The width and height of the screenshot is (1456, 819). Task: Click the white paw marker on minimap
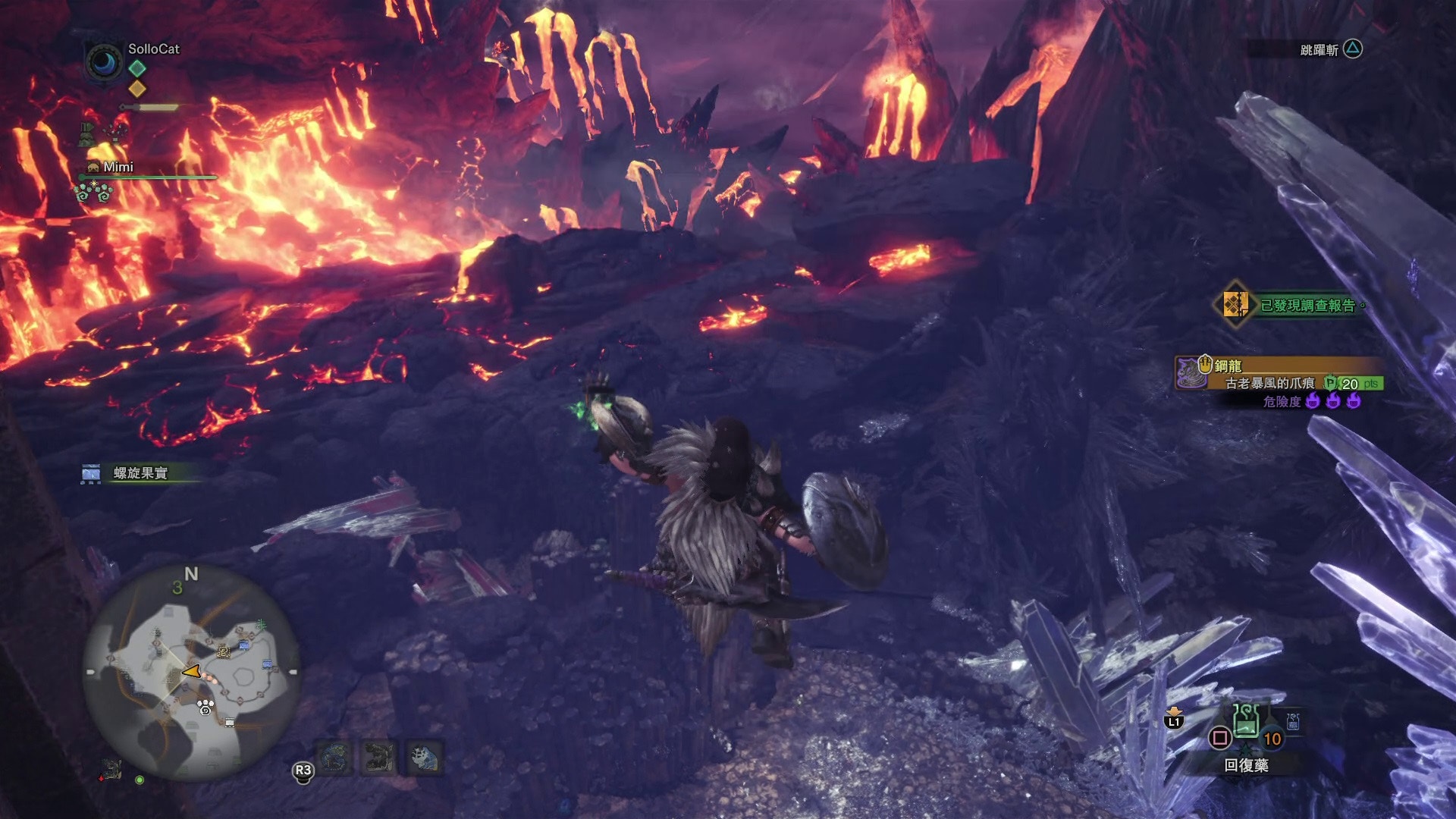coord(206,708)
